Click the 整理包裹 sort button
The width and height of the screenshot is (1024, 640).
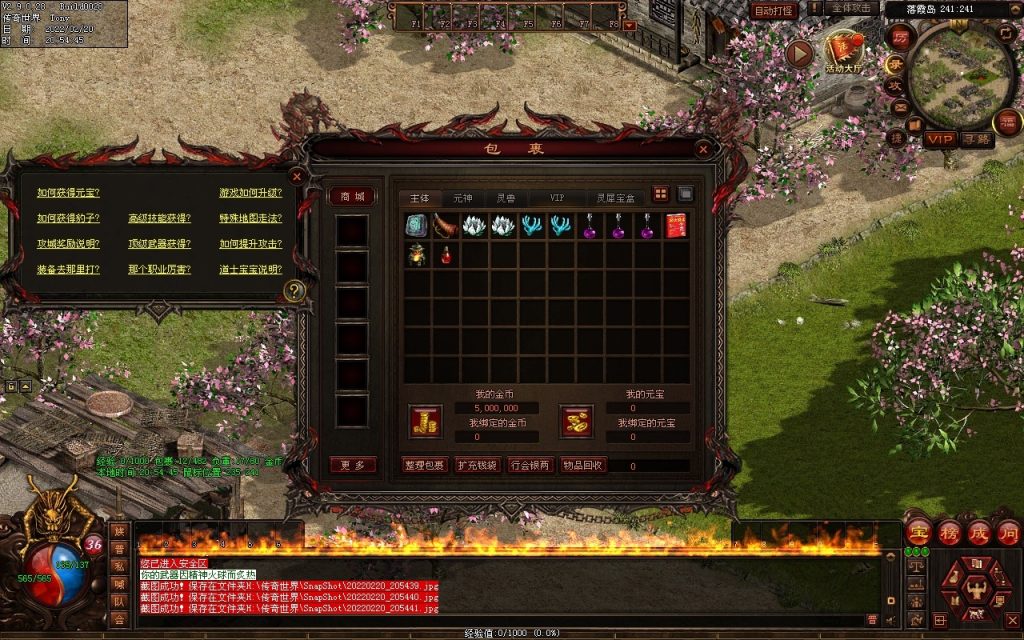point(424,465)
